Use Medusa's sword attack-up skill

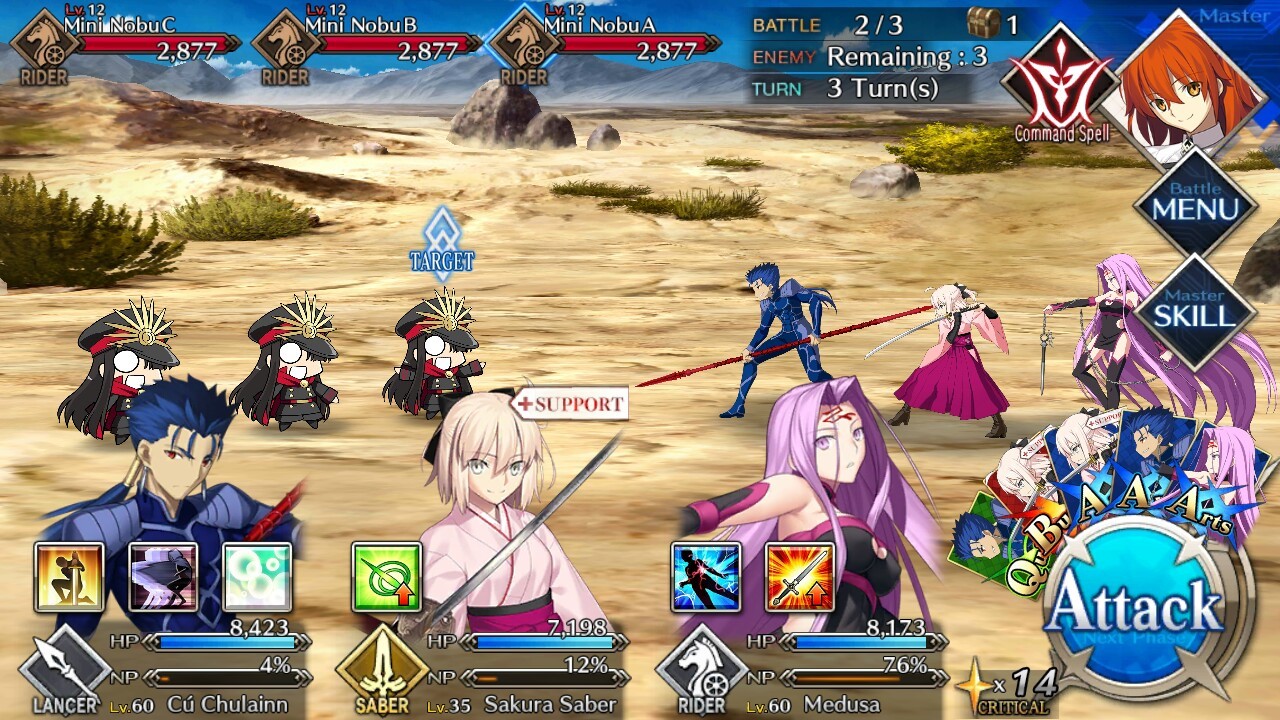(800, 577)
